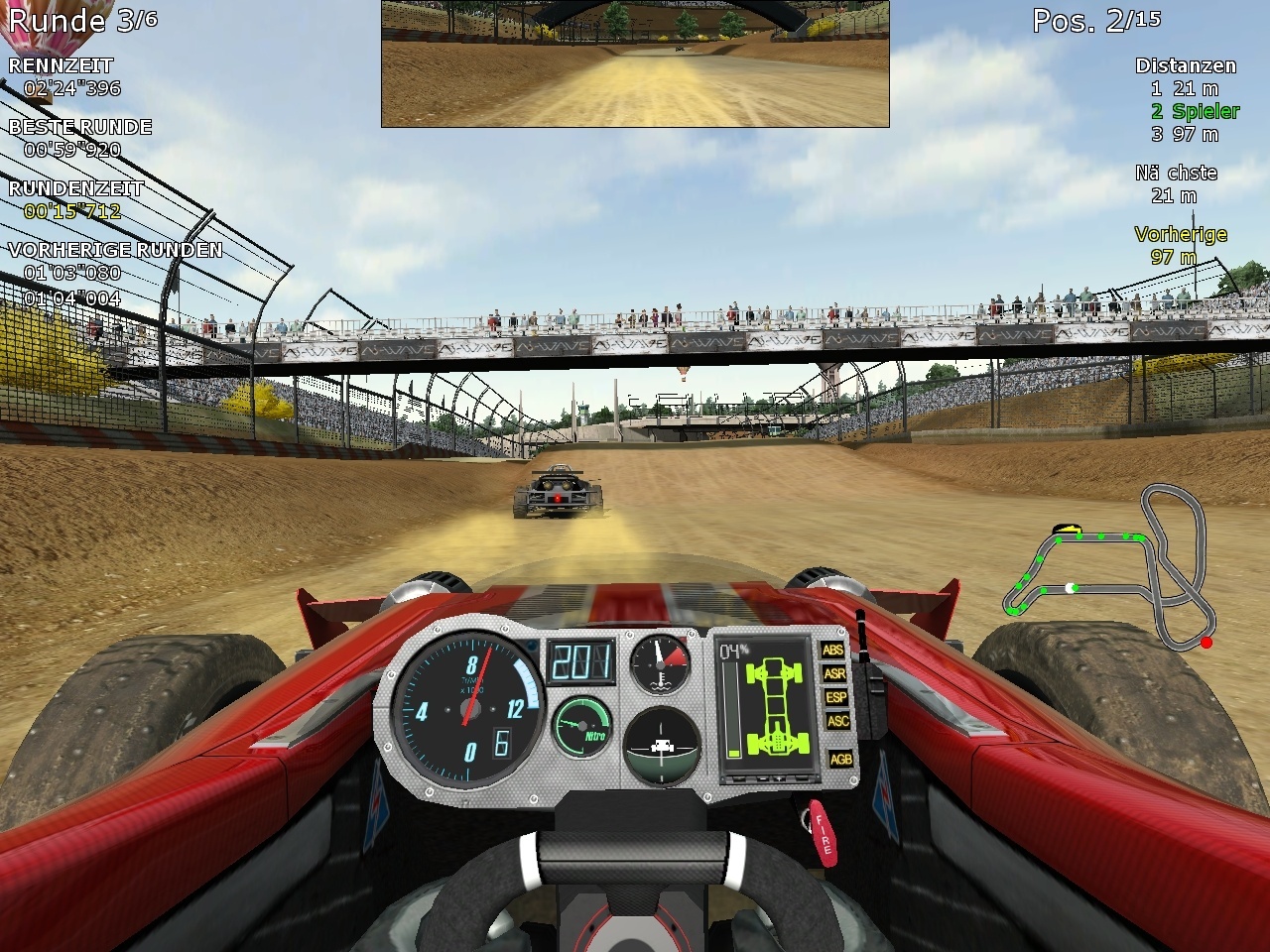The width and height of the screenshot is (1270, 952).
Task: Click the 04% fuel level bar
Action: point(731,709)
